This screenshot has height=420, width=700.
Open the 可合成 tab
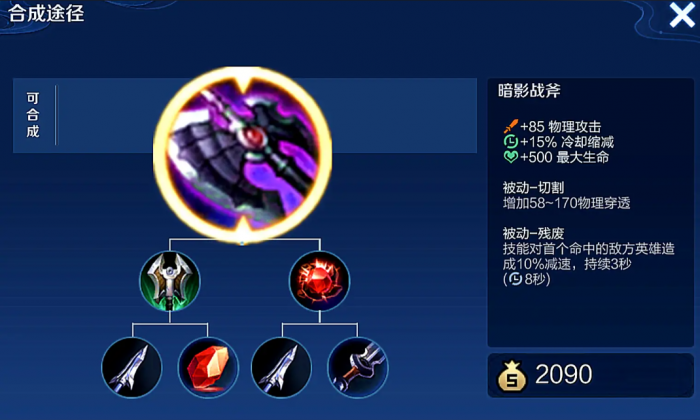coord(33,116)
